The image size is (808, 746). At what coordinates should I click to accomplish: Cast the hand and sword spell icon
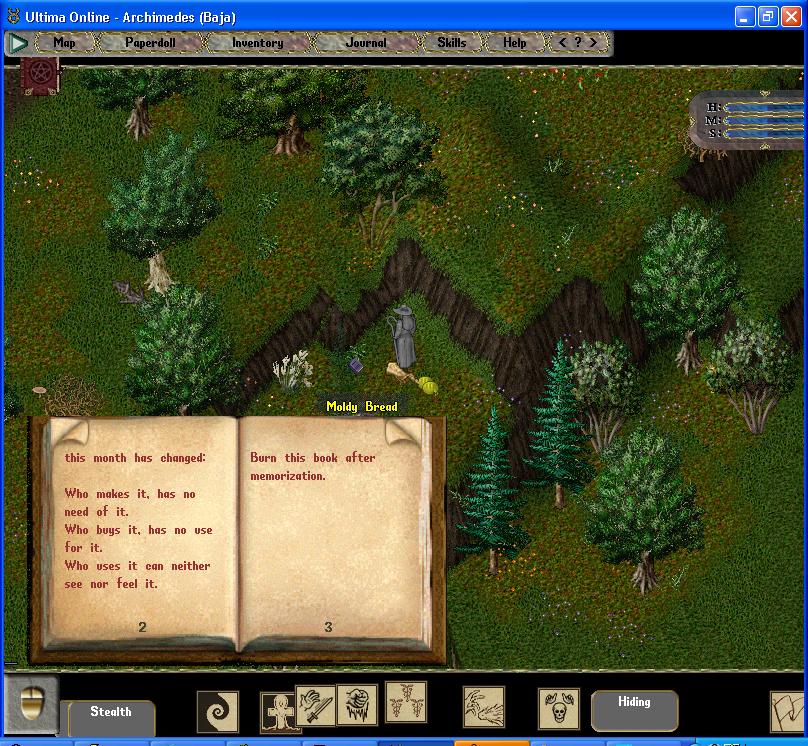click(313, 706)
